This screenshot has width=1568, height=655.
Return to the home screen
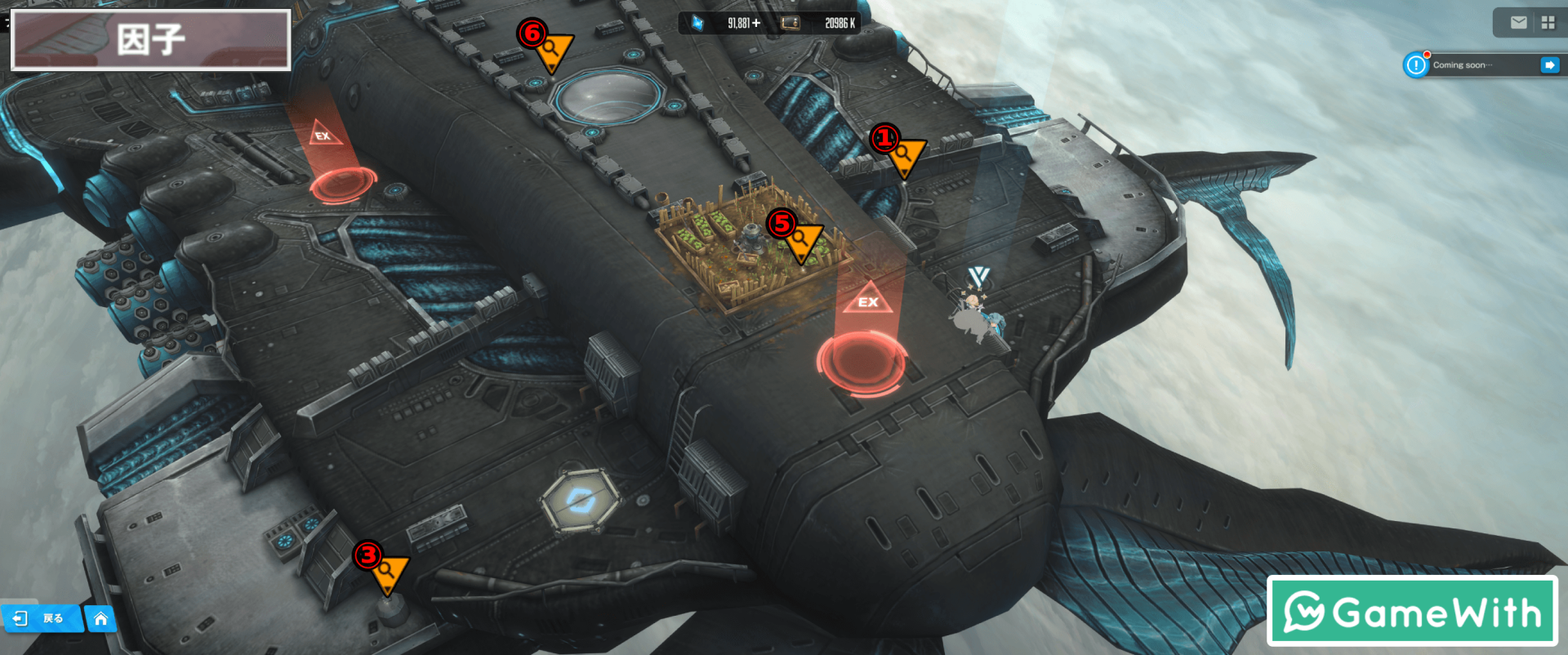tap(100, 618)
